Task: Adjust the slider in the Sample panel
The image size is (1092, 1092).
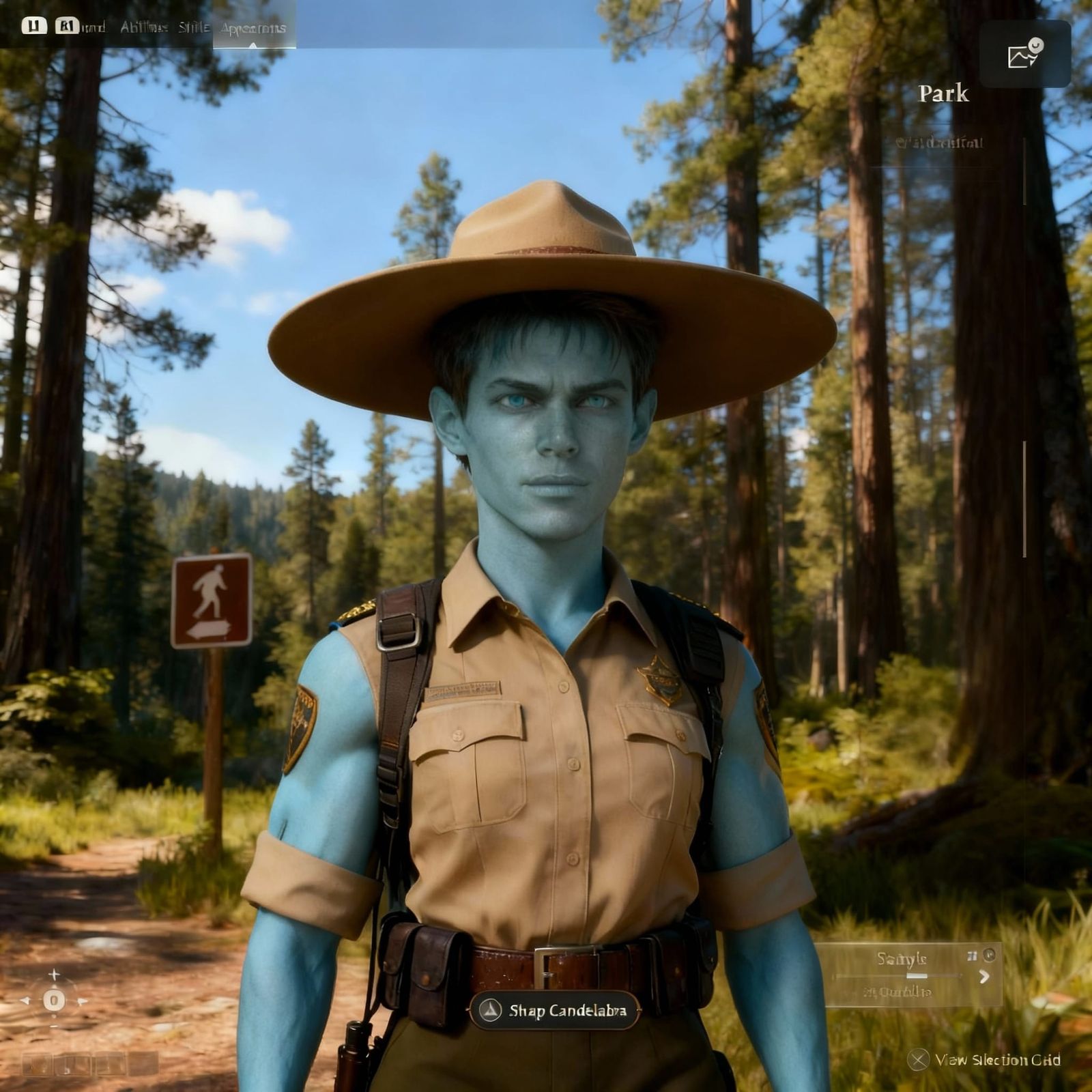Action: click(x=917, y=975)
